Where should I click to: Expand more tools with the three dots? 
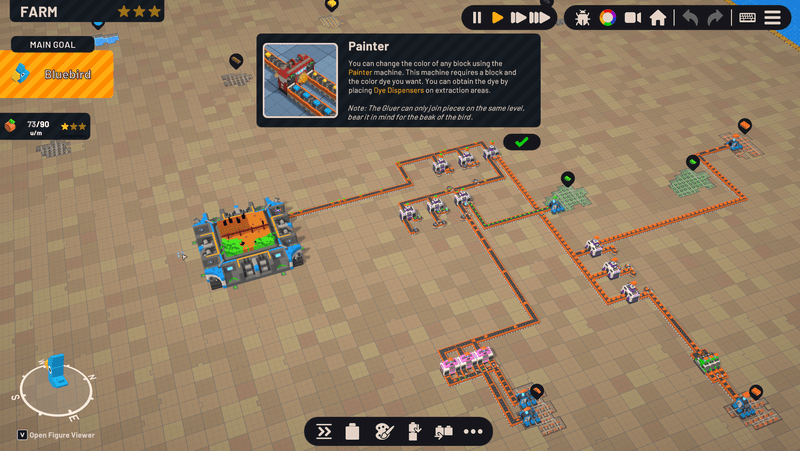pos(473,432)
